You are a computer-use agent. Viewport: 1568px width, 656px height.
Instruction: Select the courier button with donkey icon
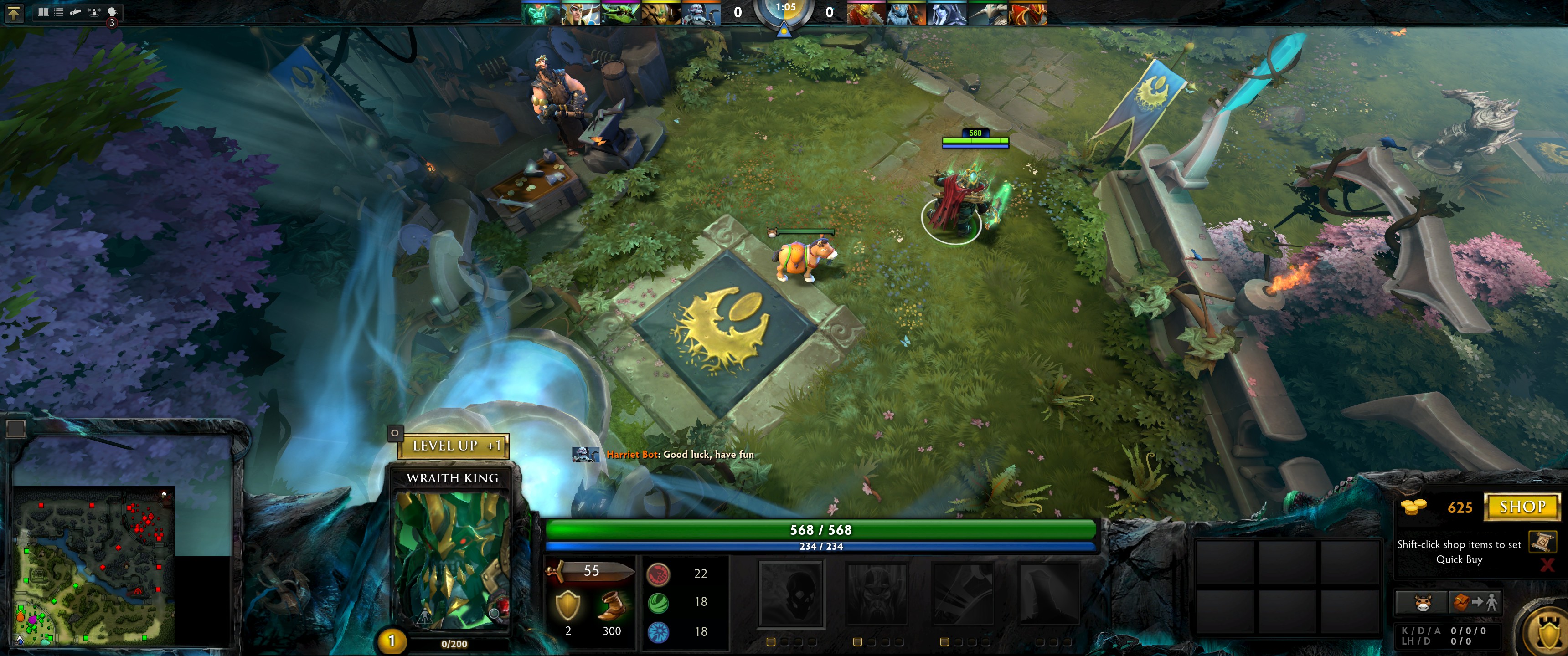coord(1421,602)
